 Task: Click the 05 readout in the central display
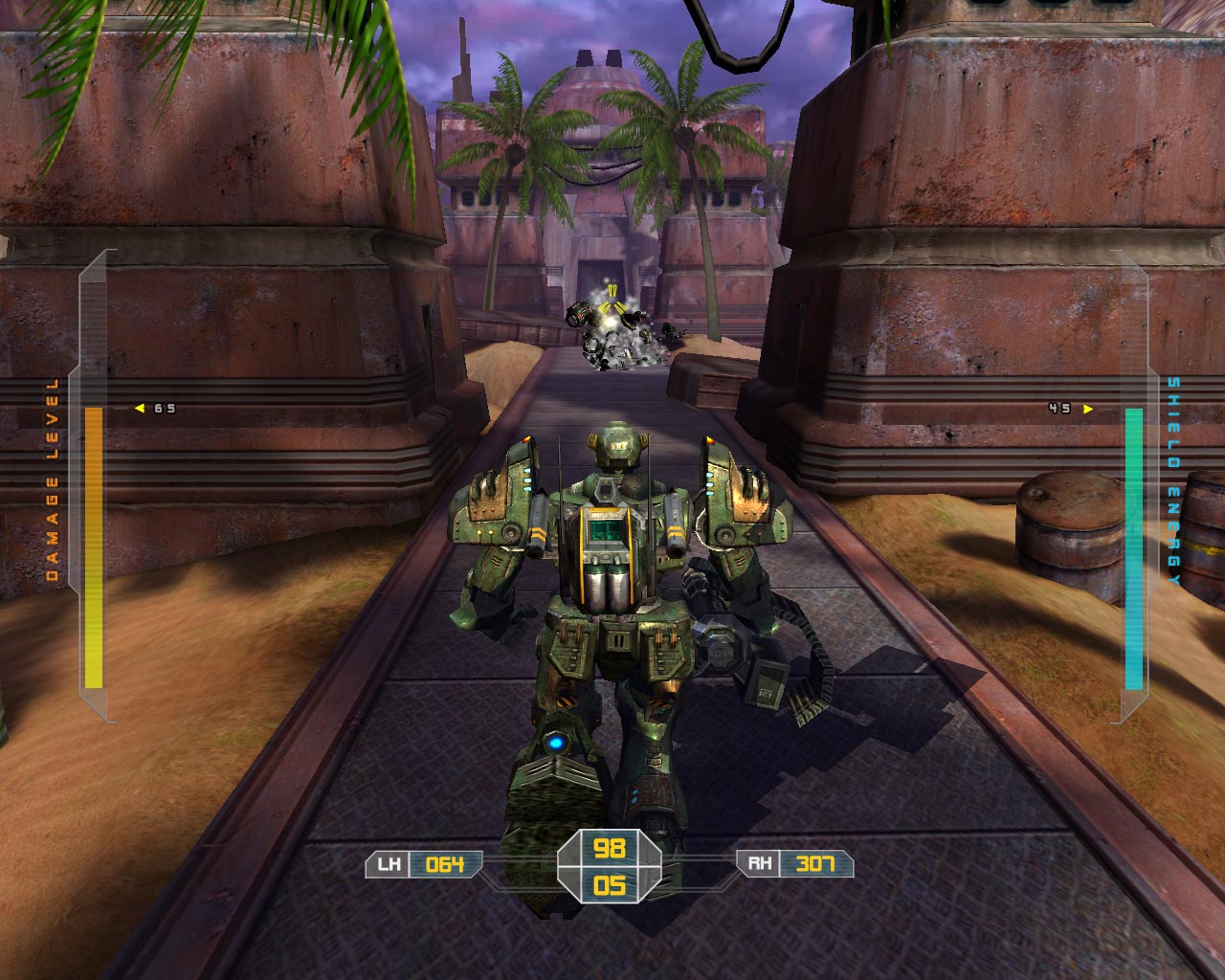[612, 885]
